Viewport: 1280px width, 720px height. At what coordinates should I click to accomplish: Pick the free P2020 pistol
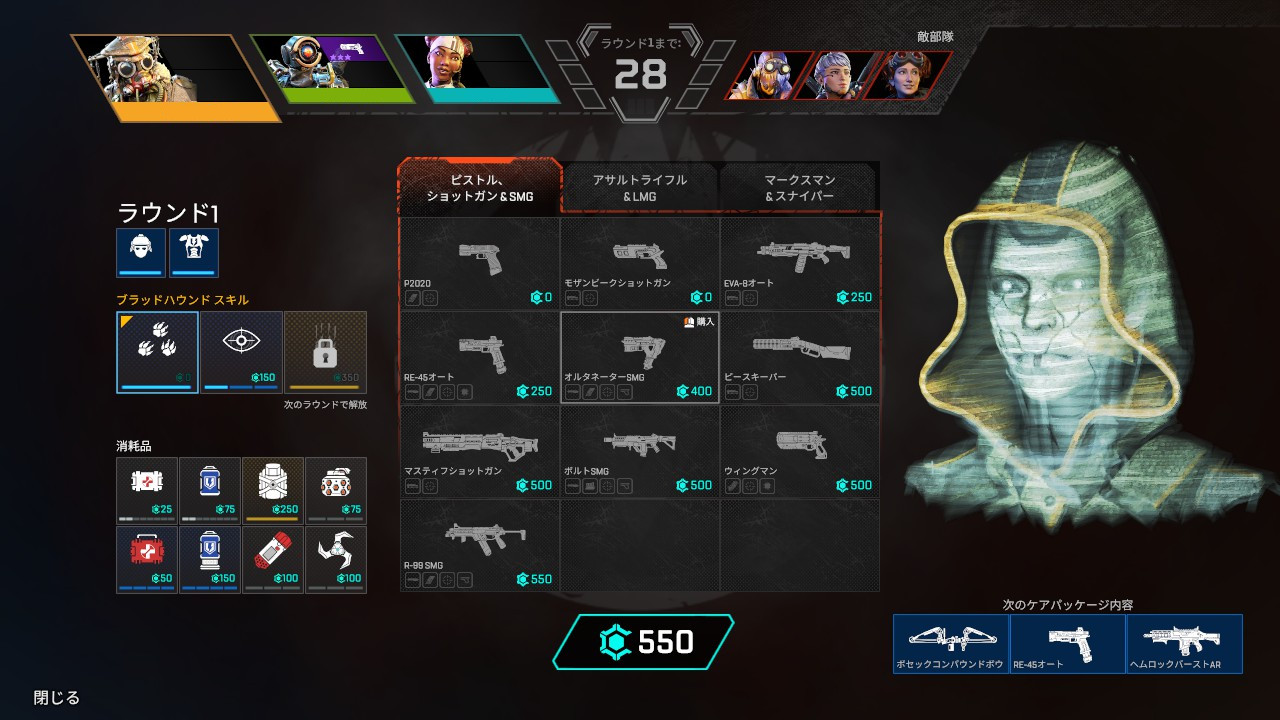tap(480, 264)
